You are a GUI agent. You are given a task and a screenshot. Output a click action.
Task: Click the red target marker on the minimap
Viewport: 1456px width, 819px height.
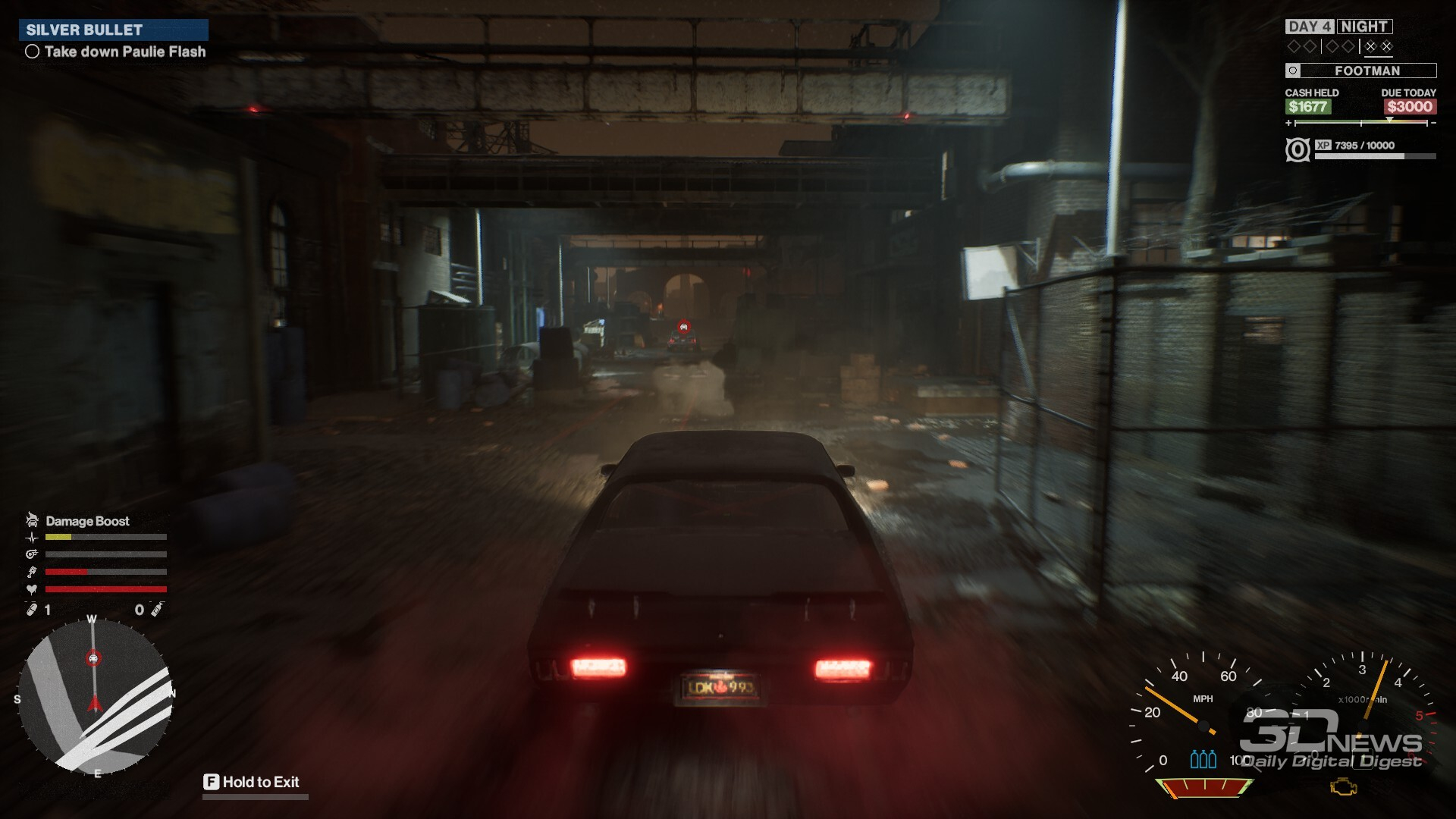click(93, 658)
